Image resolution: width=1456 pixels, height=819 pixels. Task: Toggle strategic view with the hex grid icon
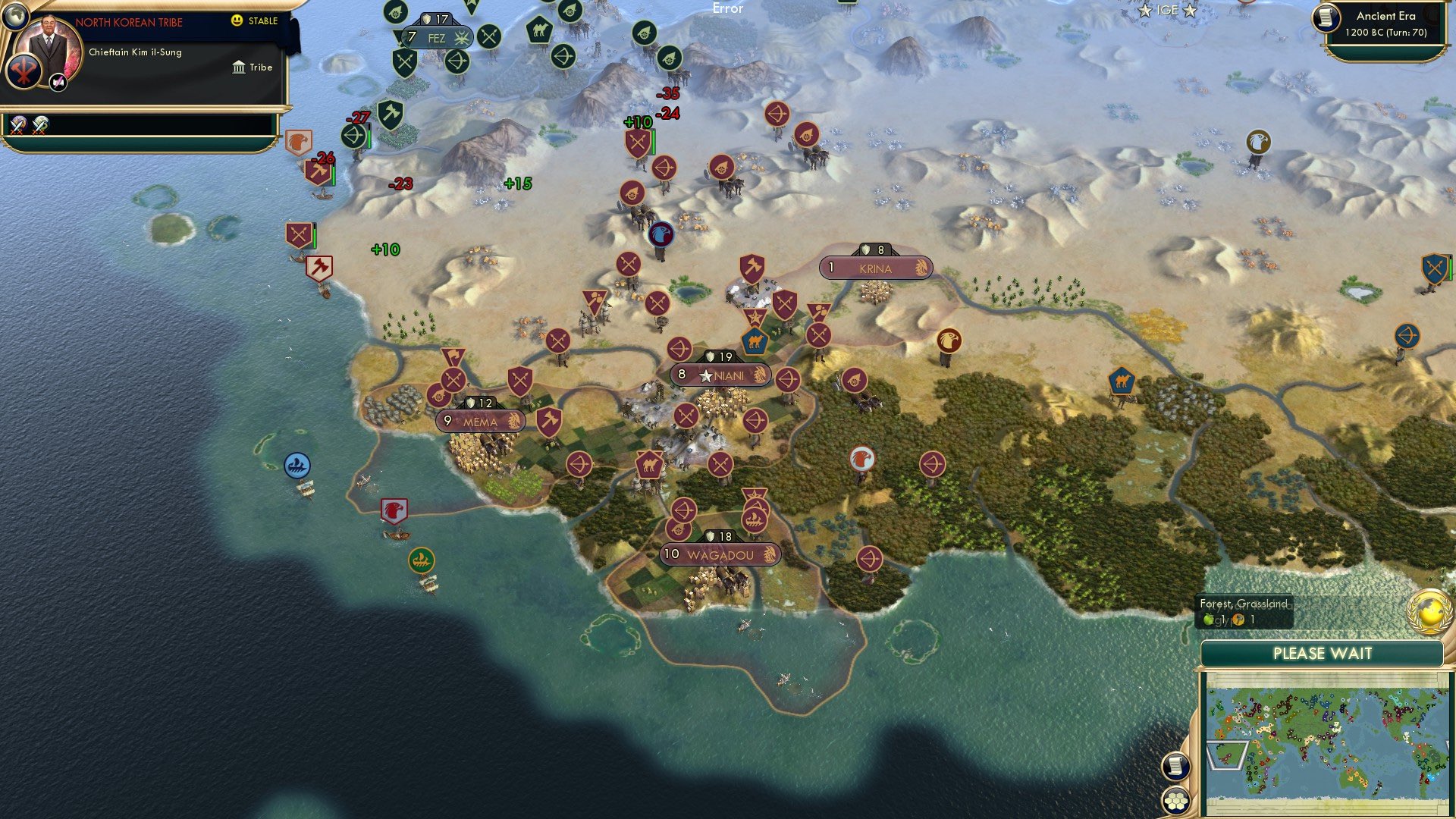(1176, 799)
